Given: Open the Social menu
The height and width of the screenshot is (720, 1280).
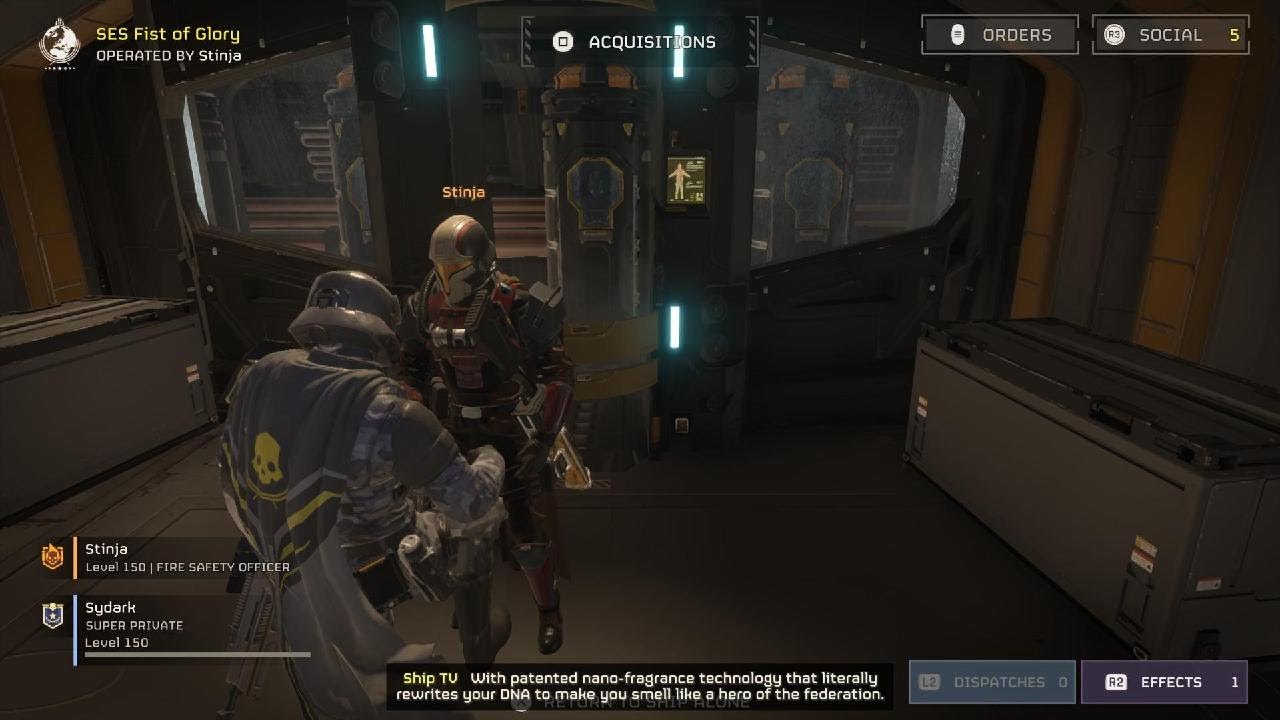Looking at the screenshot, I should pyautogui.click(x=1170, y=35).
